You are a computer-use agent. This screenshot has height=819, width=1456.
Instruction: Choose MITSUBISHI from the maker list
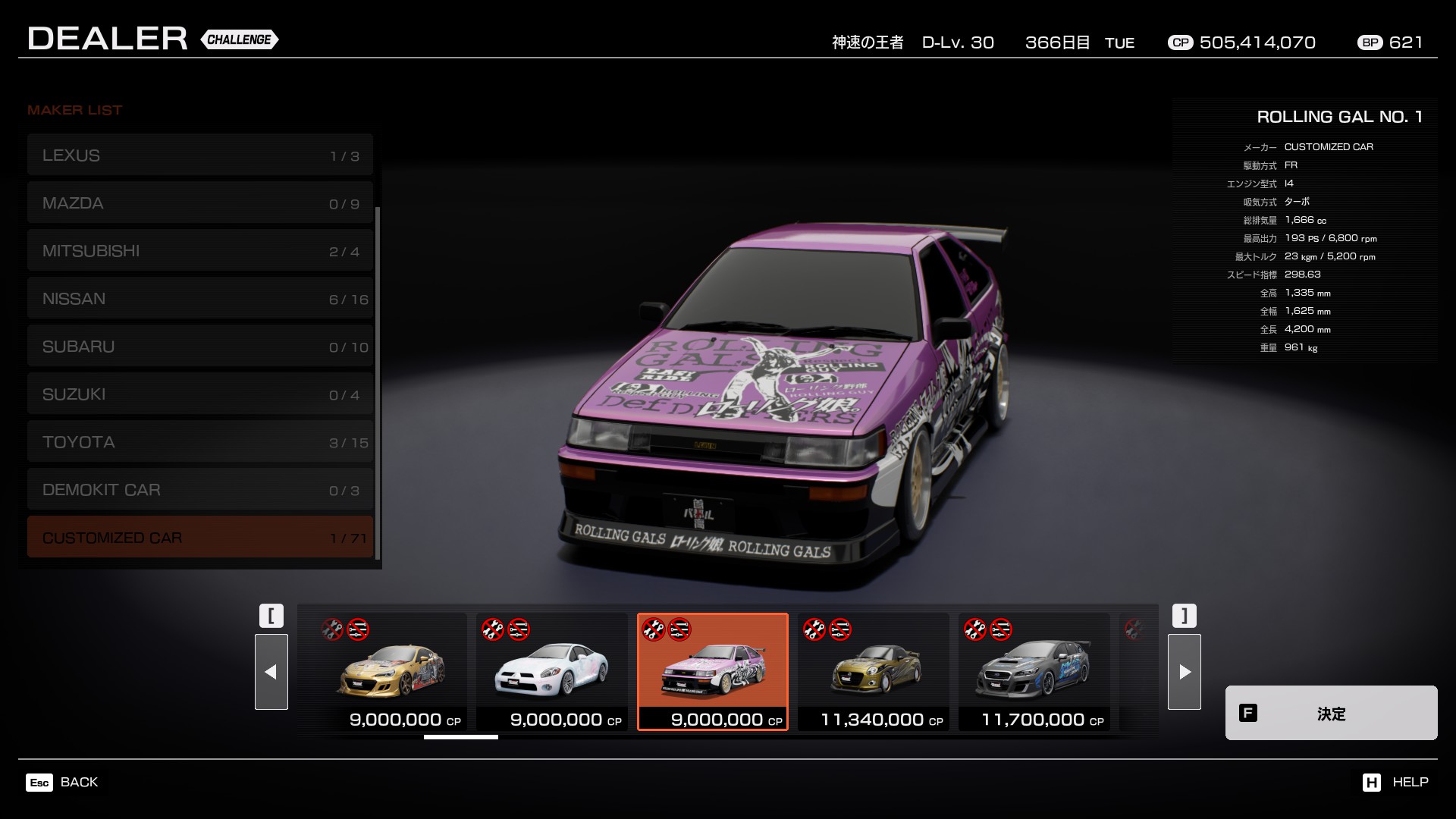click(x=200, y=251)
